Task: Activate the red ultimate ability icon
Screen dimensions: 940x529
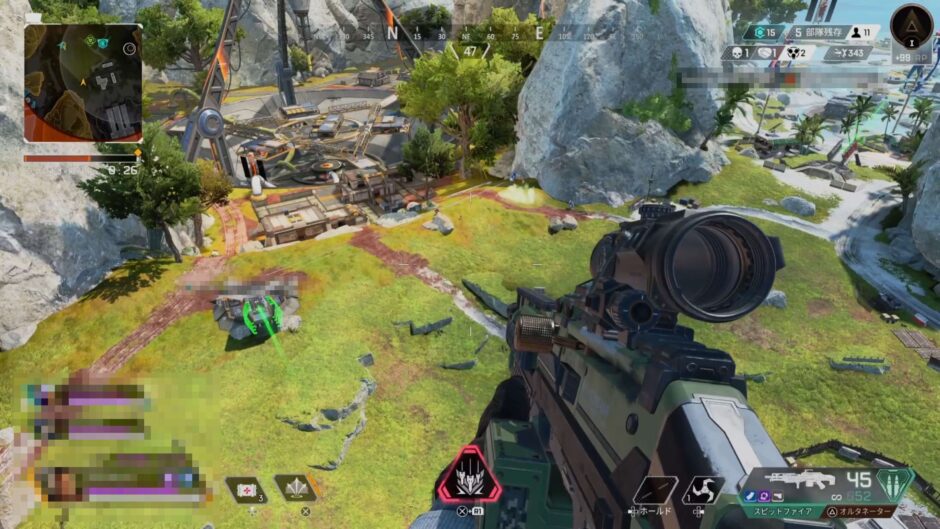Action: tap(467, 476)
